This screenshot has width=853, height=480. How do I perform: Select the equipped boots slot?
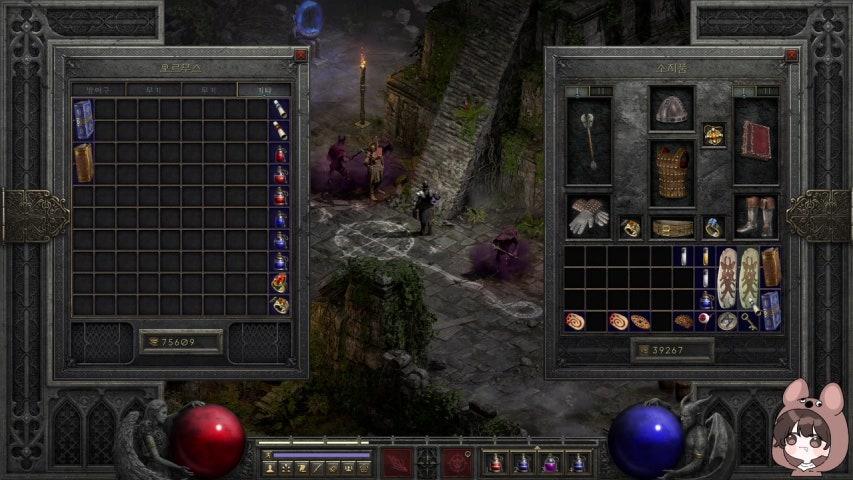[755, 216]
